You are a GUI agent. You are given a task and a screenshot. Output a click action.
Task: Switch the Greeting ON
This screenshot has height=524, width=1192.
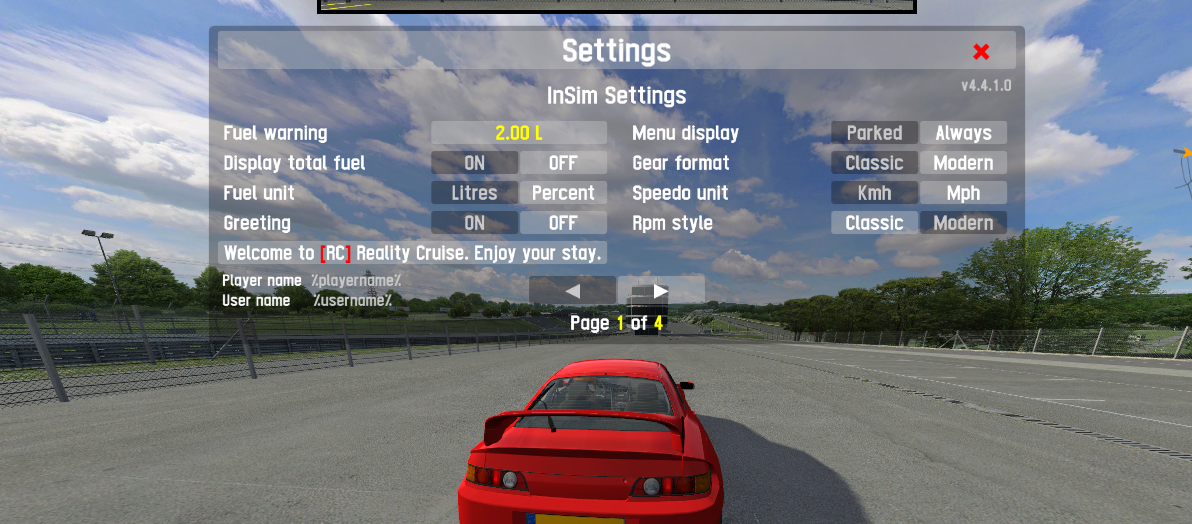coord(474,223)
